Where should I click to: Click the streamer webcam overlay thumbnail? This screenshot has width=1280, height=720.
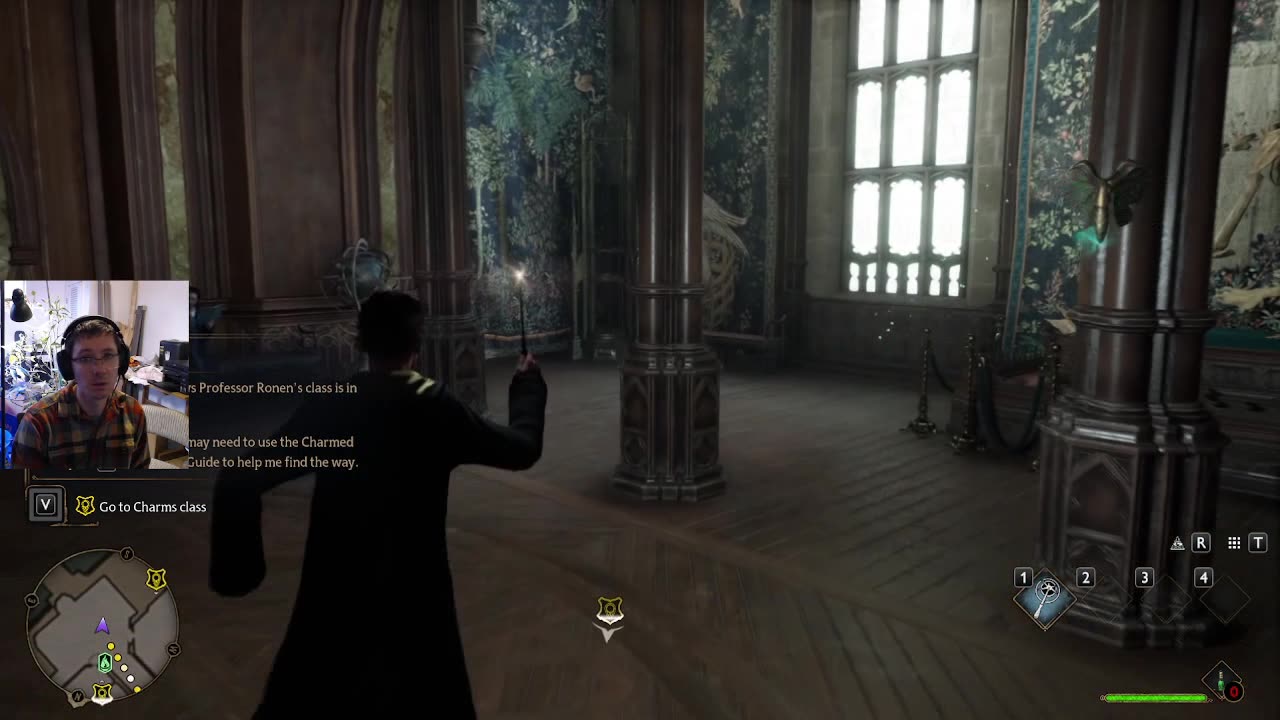pos(96,375)
